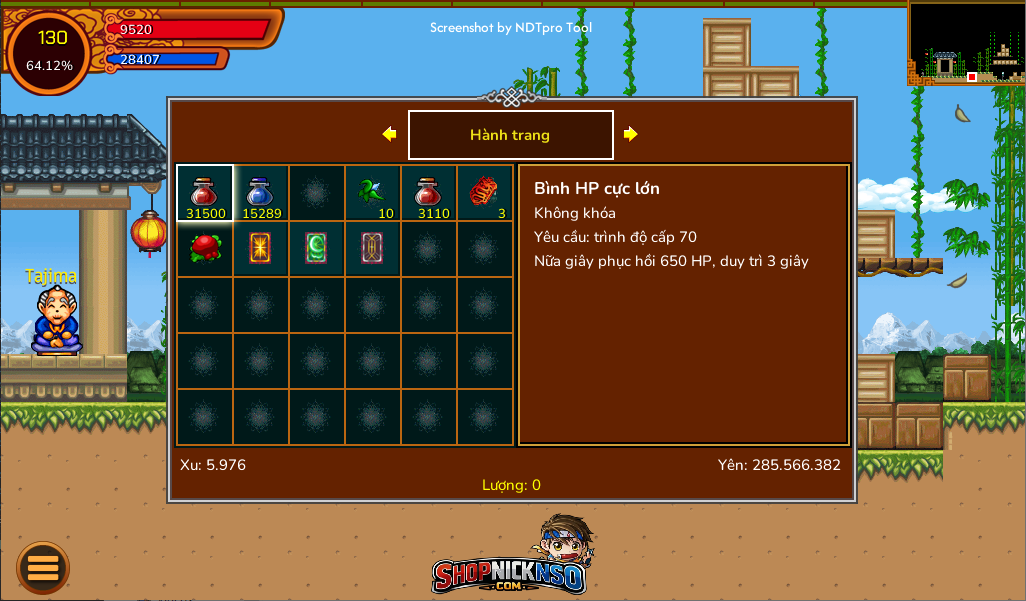The height and width of the screenshot is (601, 1026).
Task: Select the green crescent card item
Action: click(x=317, y=248)
